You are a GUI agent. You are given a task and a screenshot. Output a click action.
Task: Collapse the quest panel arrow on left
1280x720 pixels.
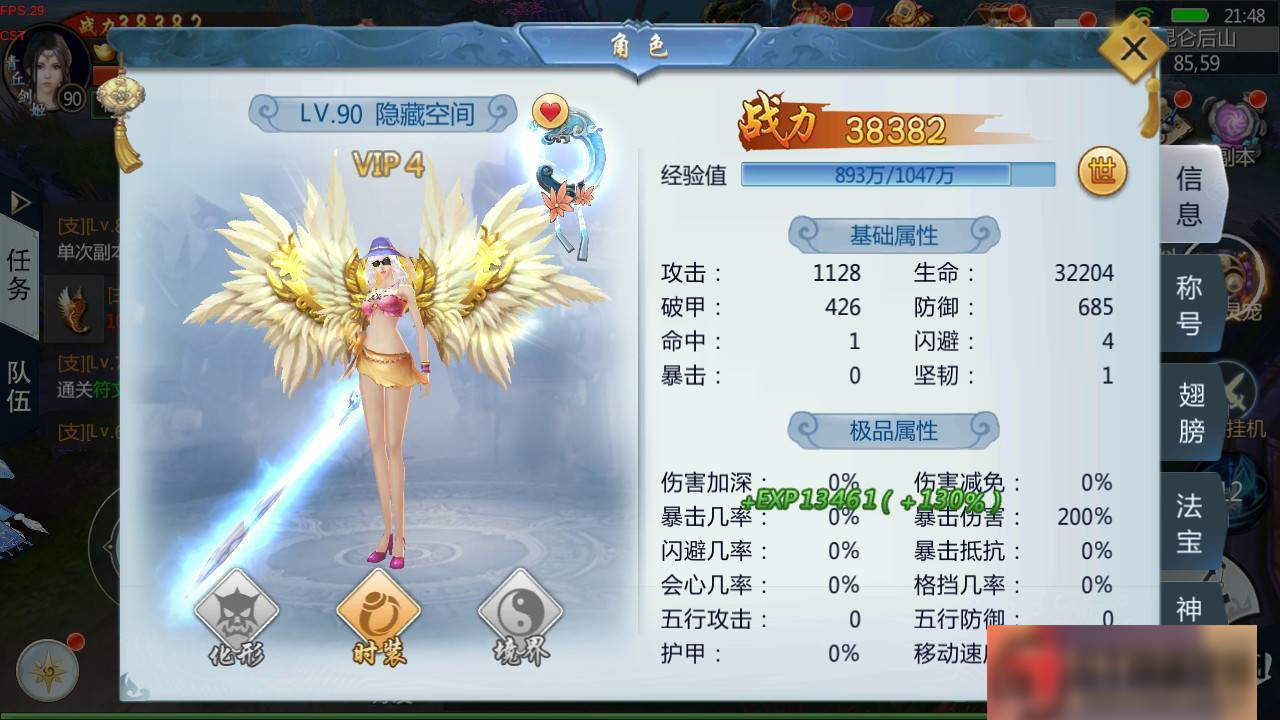pos(18,203)
